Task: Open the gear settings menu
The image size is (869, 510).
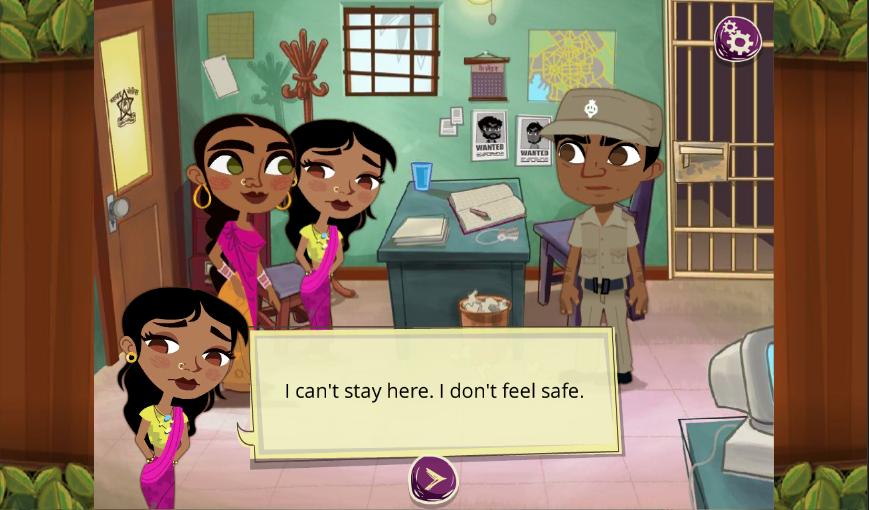Action: click(x=737, y=39)
